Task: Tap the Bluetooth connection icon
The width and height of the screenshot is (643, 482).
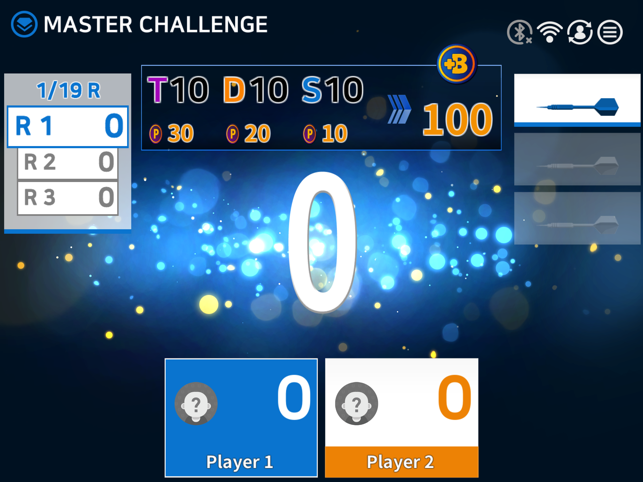Action: pos(519,32)
